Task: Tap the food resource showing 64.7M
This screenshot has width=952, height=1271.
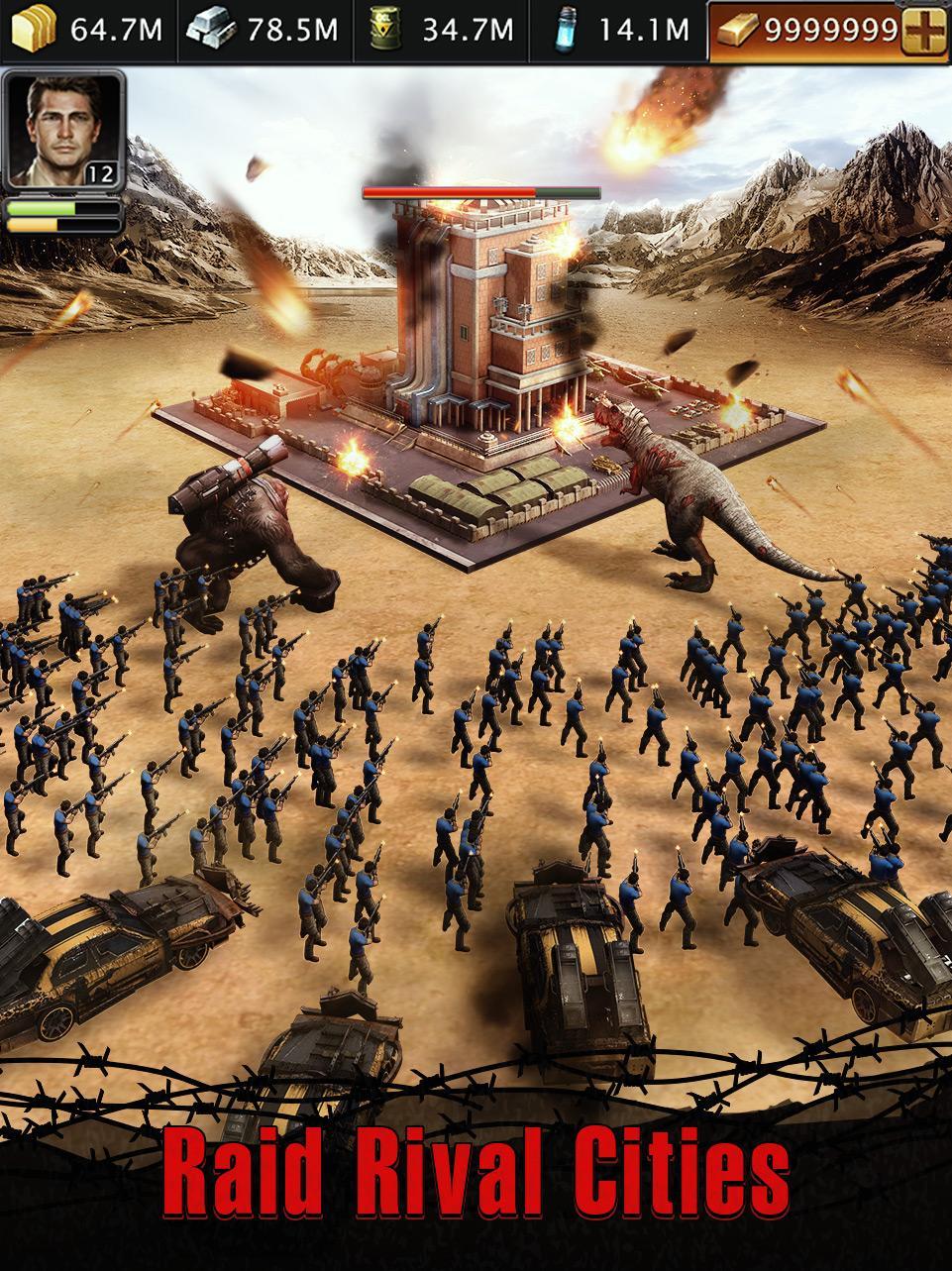Action: (x=87, y=30)
